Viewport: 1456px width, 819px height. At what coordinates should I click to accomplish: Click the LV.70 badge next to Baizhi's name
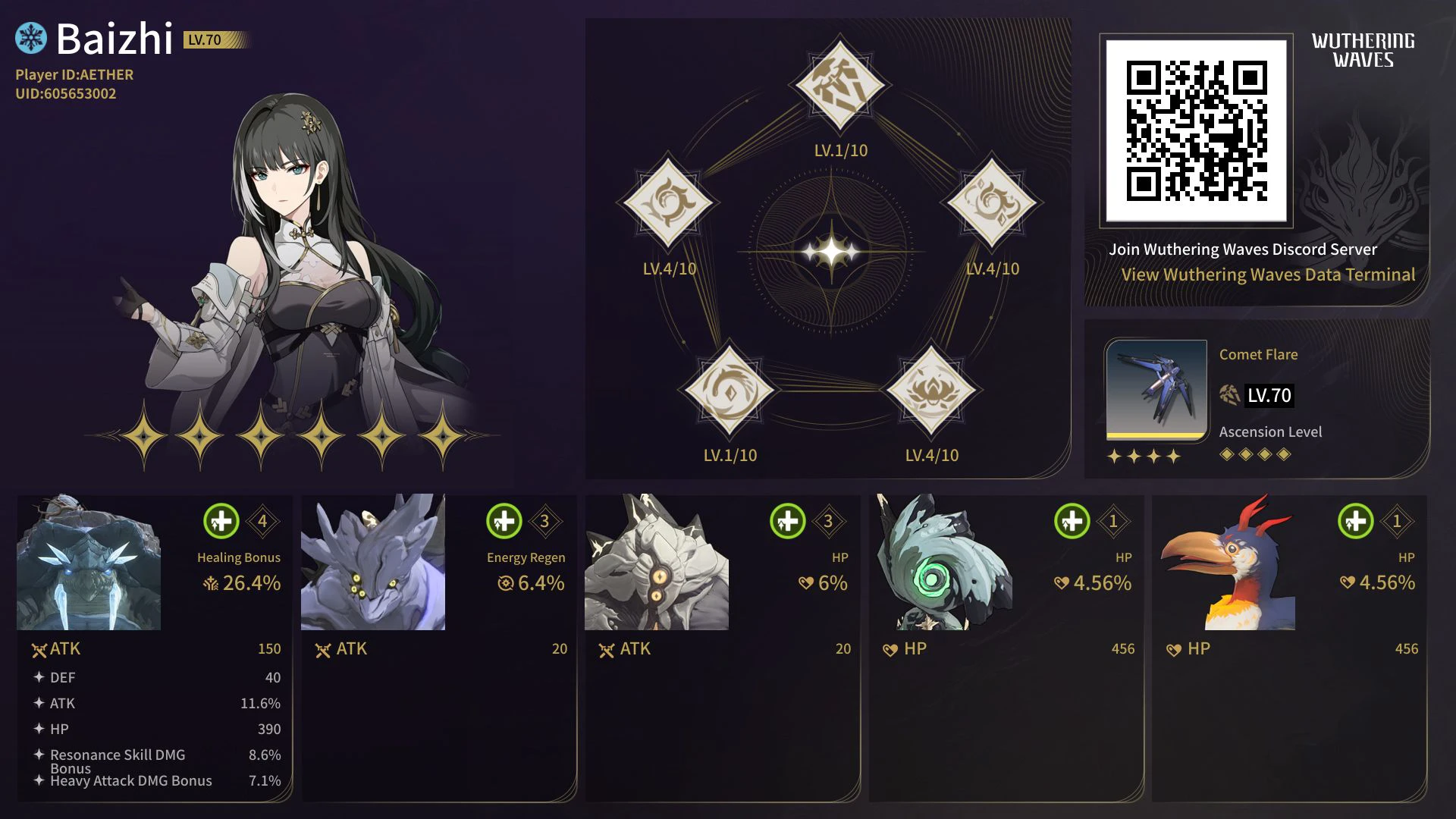click(203, 41)
